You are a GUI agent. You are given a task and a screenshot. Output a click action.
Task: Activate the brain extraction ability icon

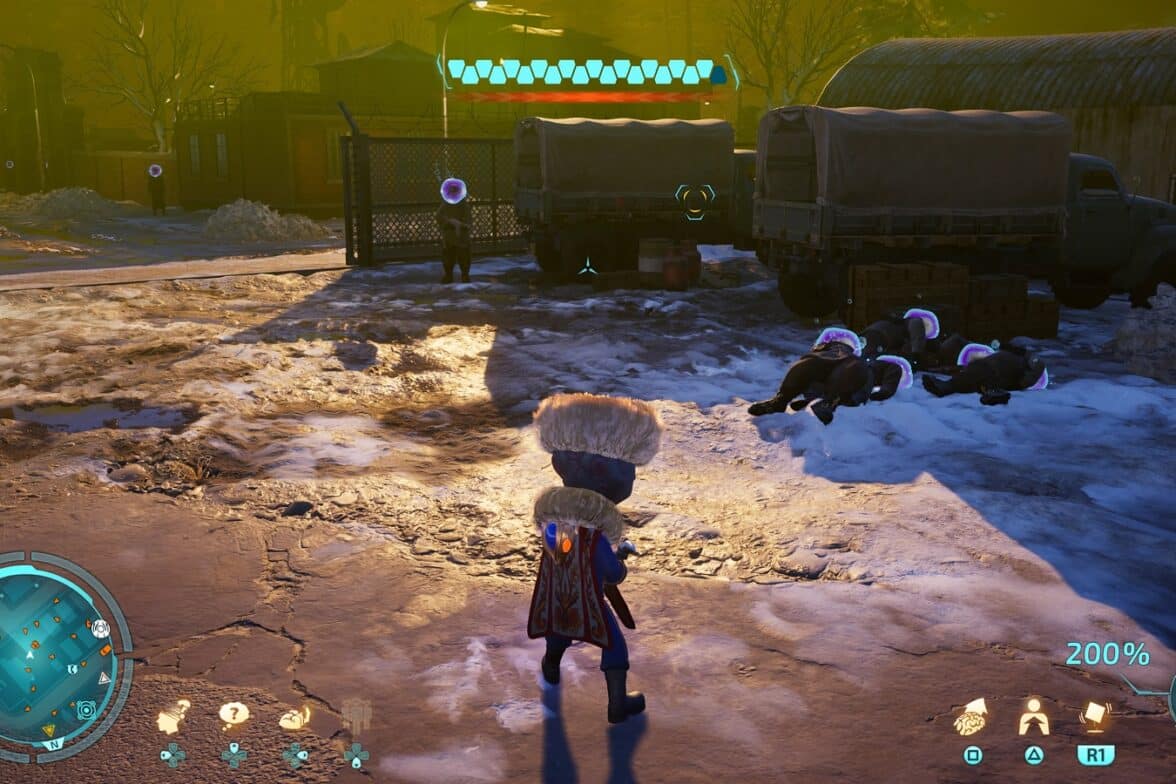[970, 716]
